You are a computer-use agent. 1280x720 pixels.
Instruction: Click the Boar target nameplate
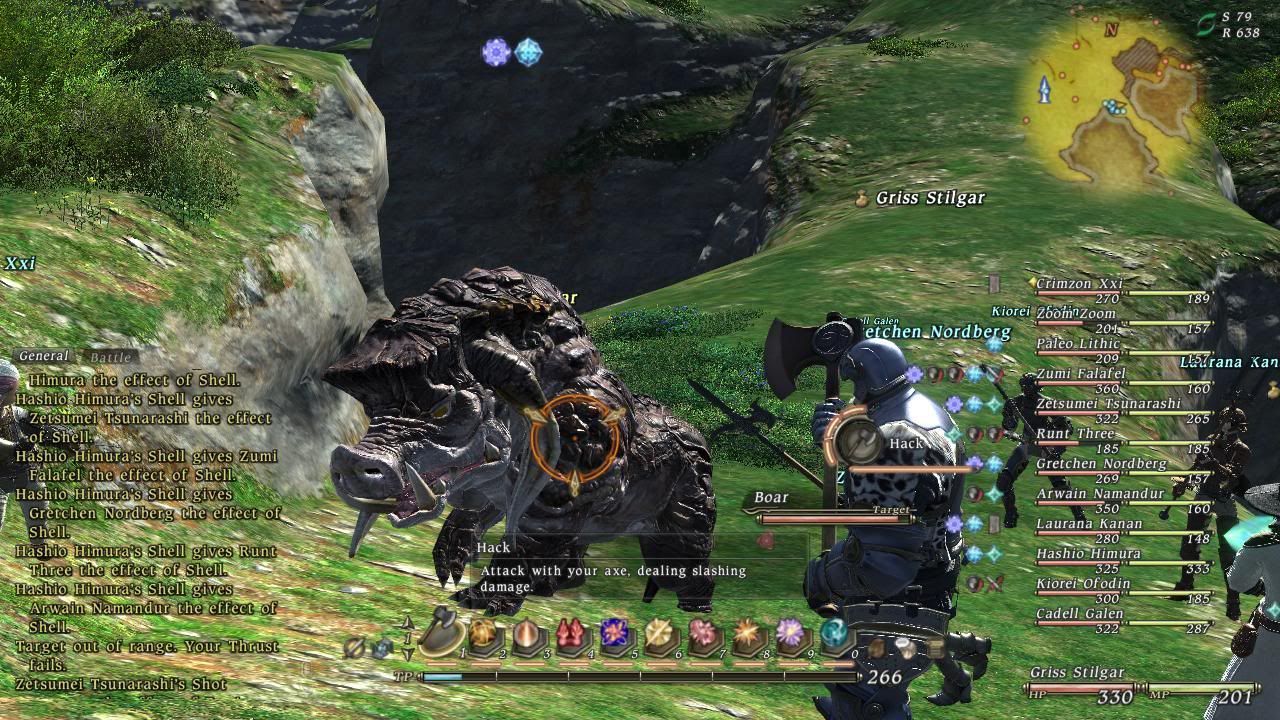(x=770, y=498)
